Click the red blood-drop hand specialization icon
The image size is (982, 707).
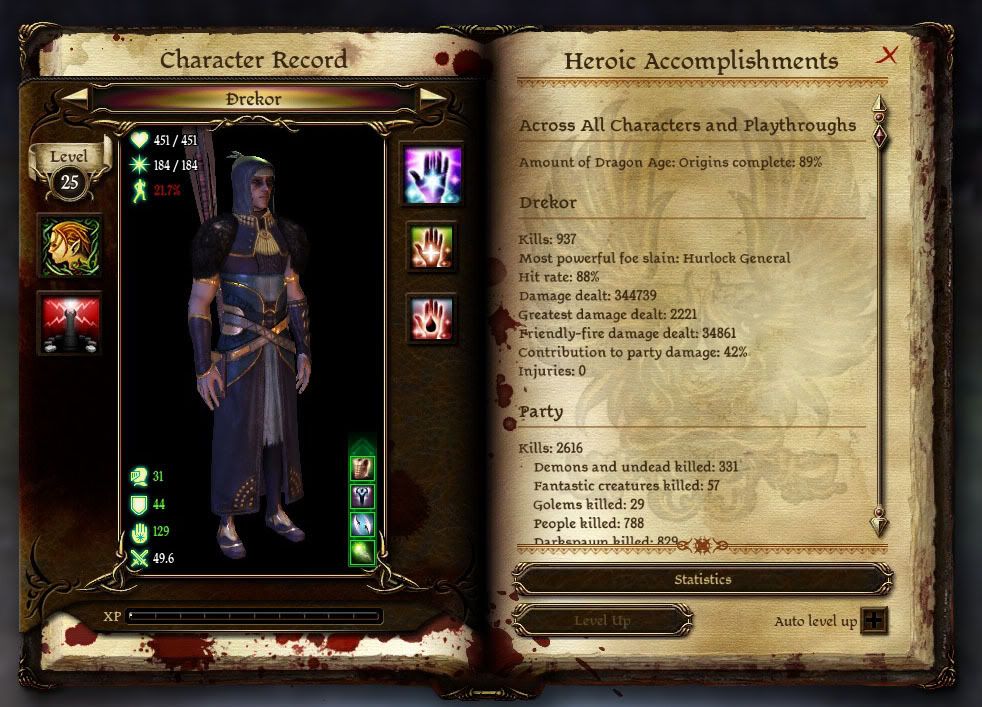point(432,319)
